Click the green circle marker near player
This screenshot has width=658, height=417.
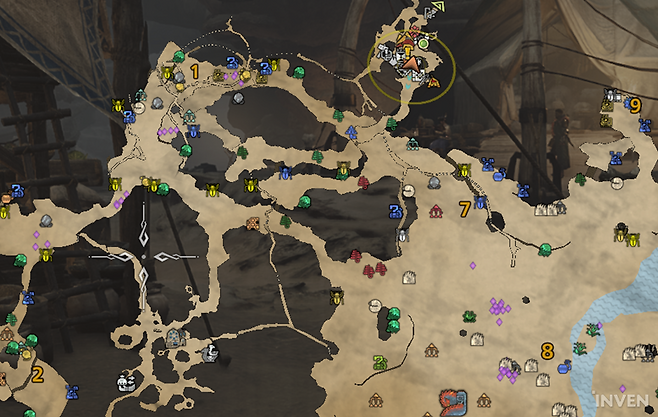click(424, 44)
